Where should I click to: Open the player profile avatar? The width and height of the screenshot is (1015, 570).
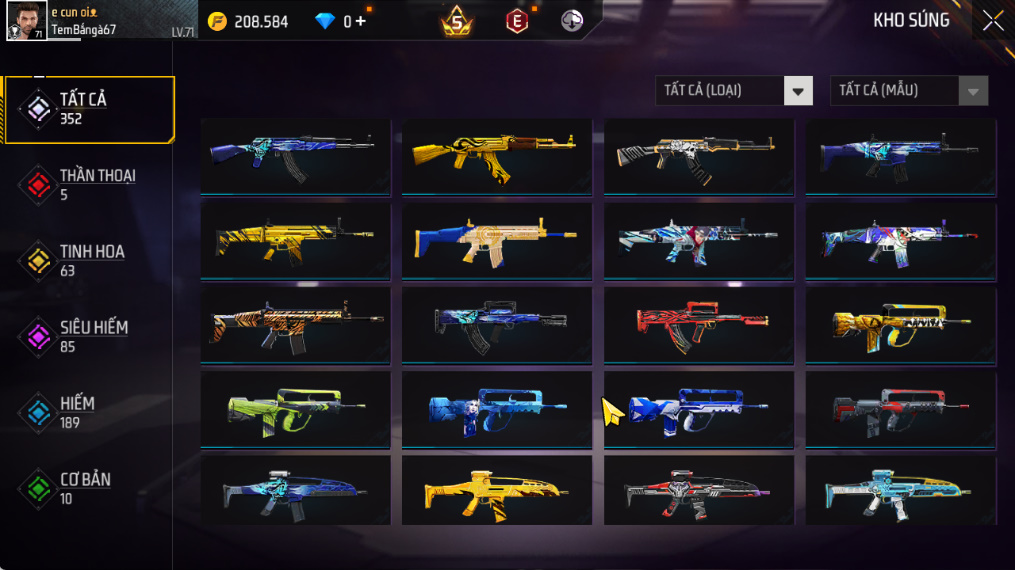coord(26,20)
